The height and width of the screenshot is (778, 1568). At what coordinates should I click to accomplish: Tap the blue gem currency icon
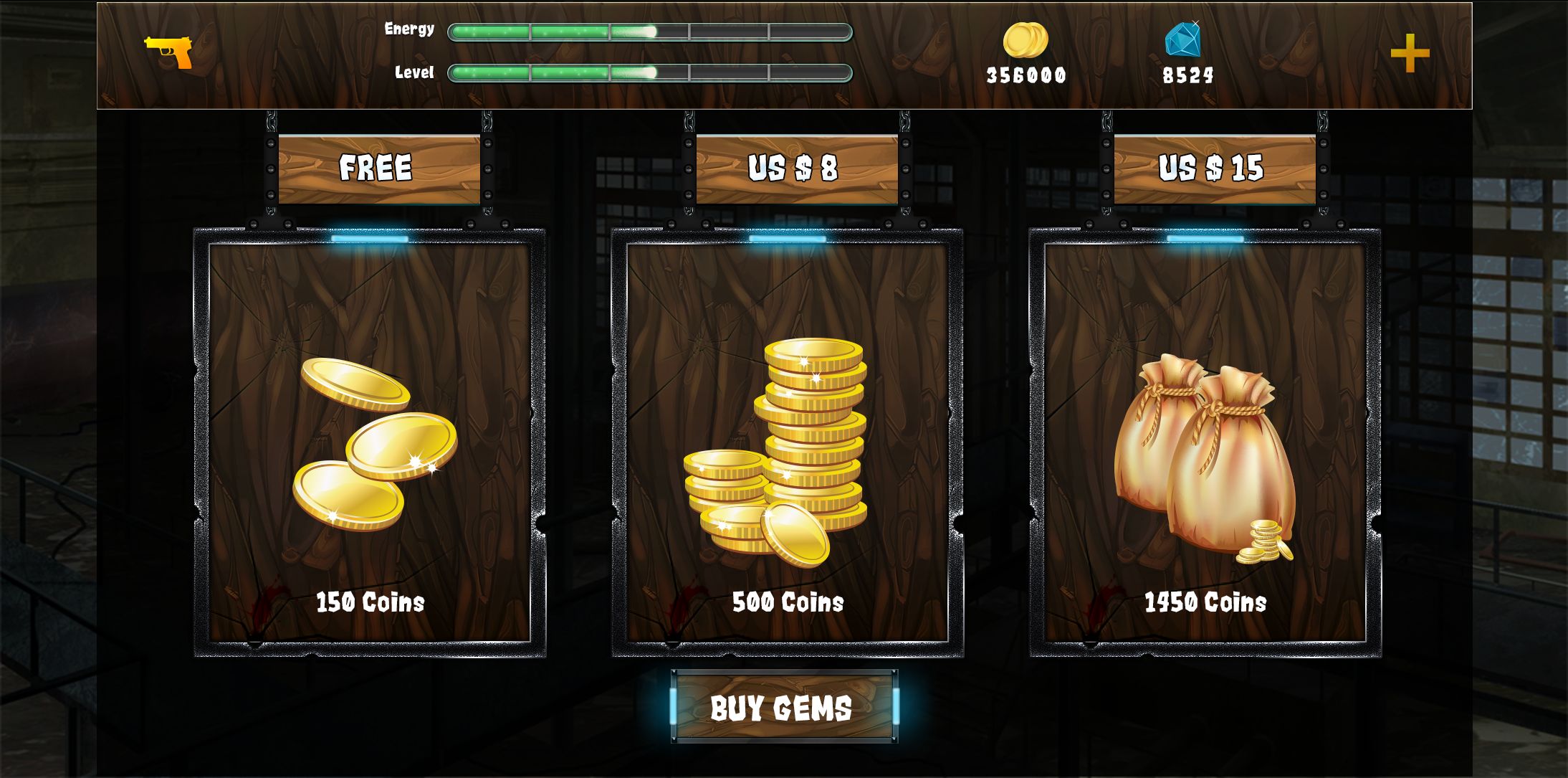[x=1182, y=39]
